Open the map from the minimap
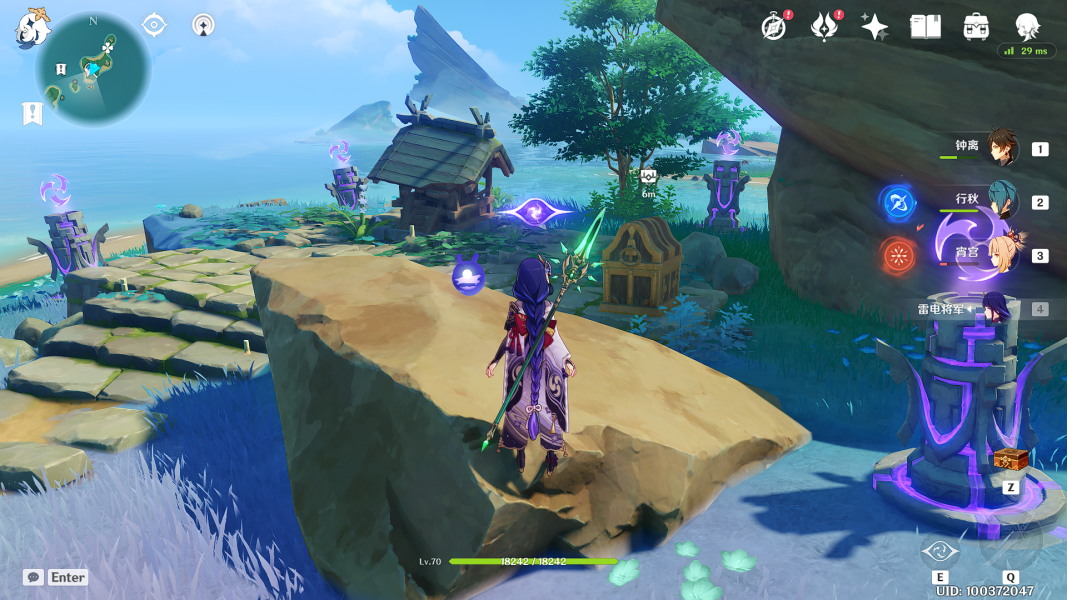This screenshot has height=600, width=1067. pos(92,68)
